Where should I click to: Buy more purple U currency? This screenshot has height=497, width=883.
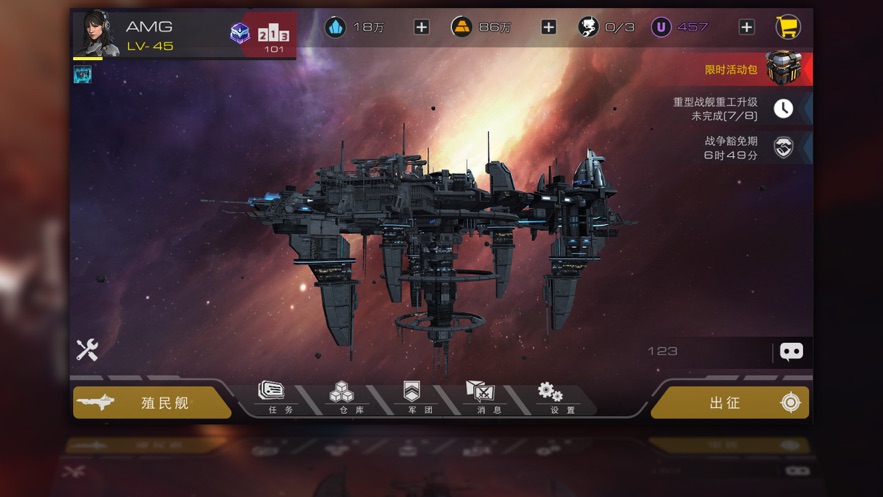(746, 27)
